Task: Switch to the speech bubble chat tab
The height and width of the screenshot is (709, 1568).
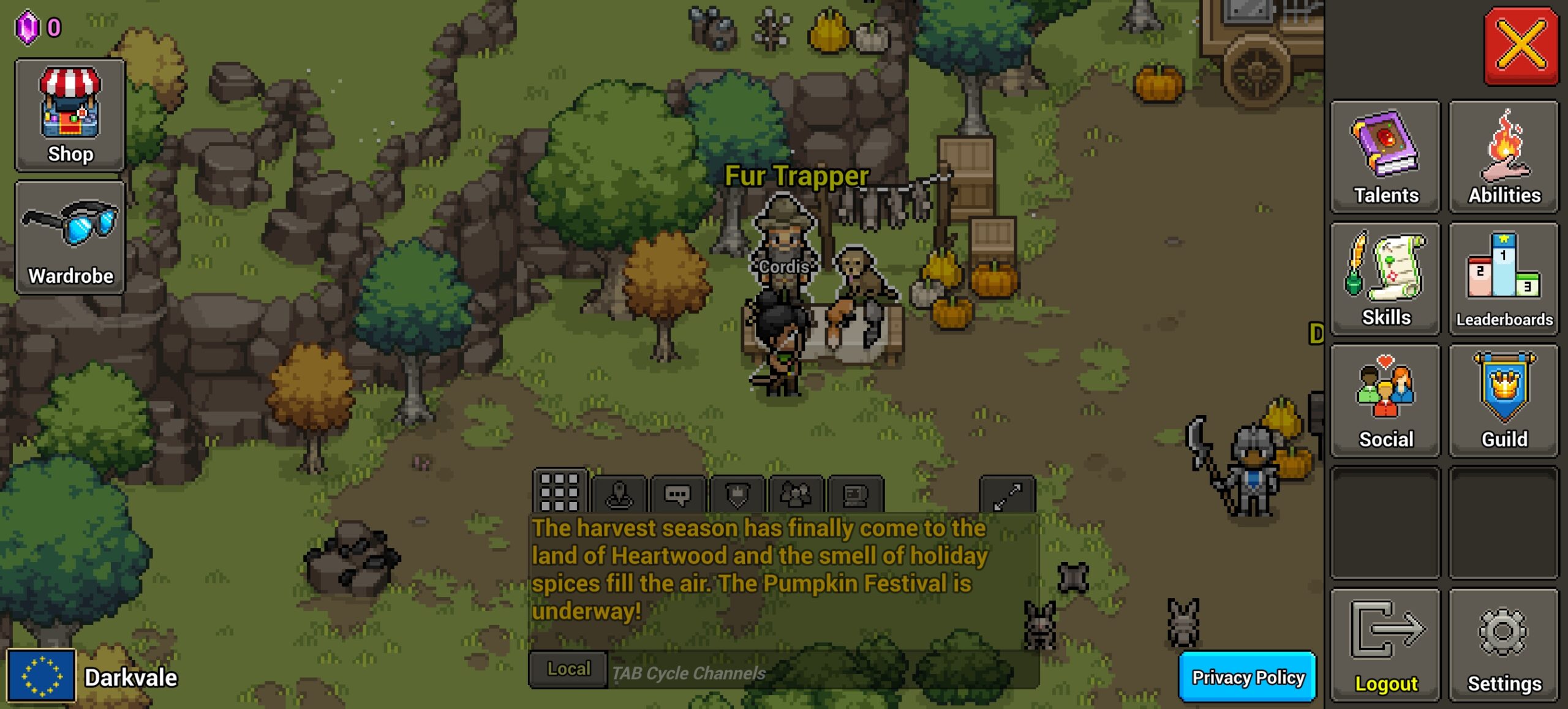Action: click(x=677, y=495)
